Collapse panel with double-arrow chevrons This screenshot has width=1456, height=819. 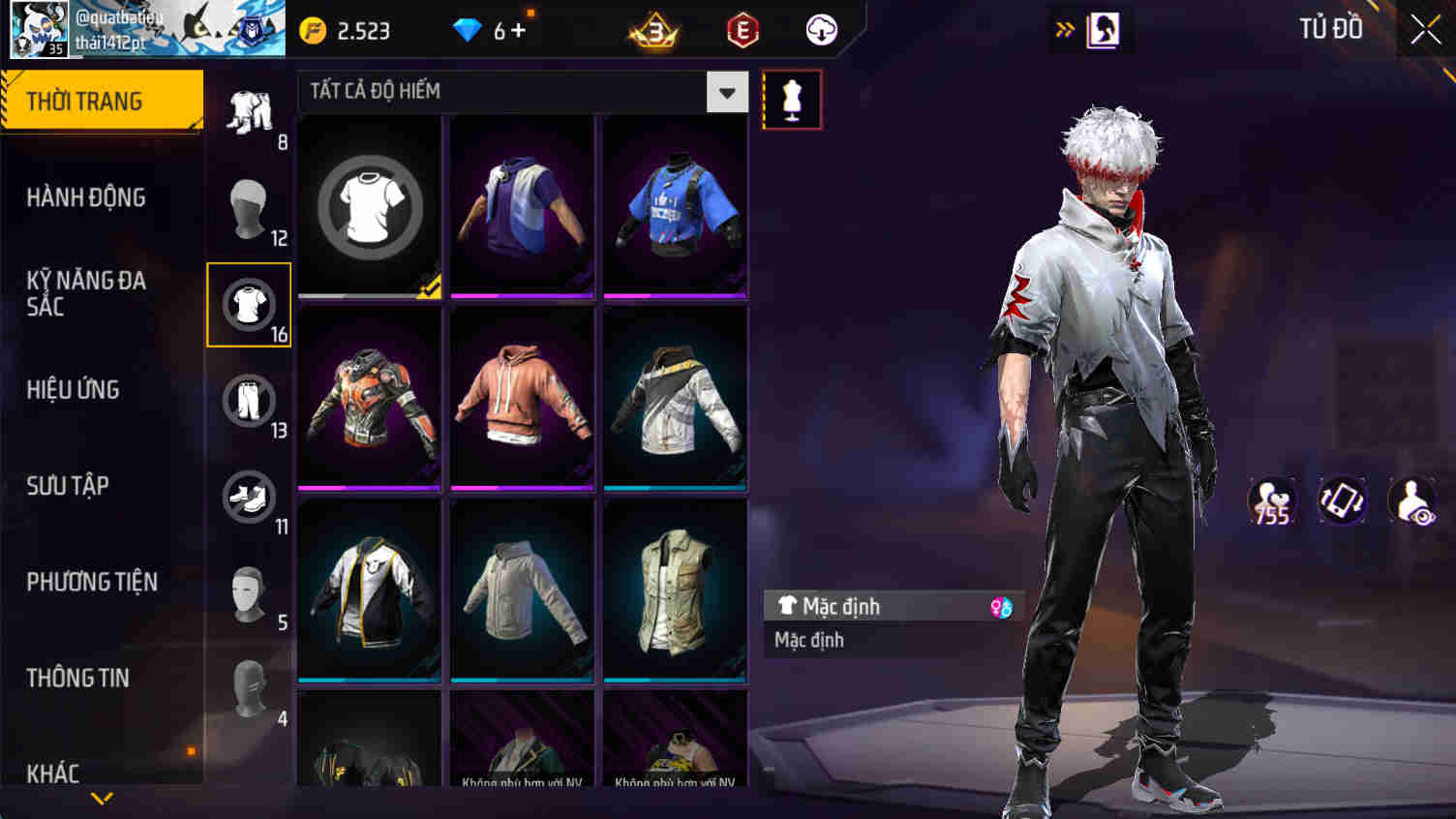(1065, 29)
